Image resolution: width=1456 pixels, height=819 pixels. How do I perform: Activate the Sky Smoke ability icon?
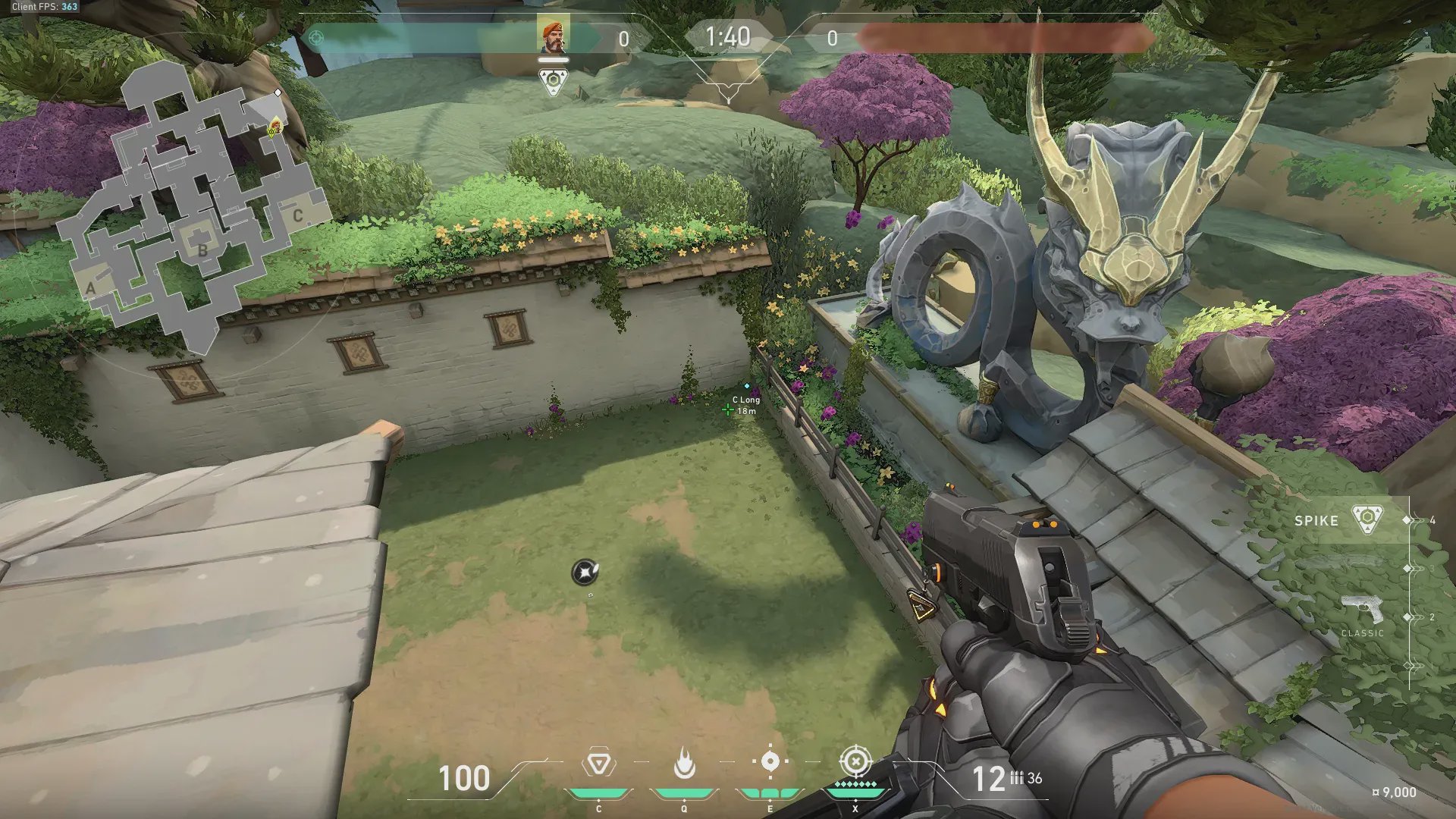point(770,761)
